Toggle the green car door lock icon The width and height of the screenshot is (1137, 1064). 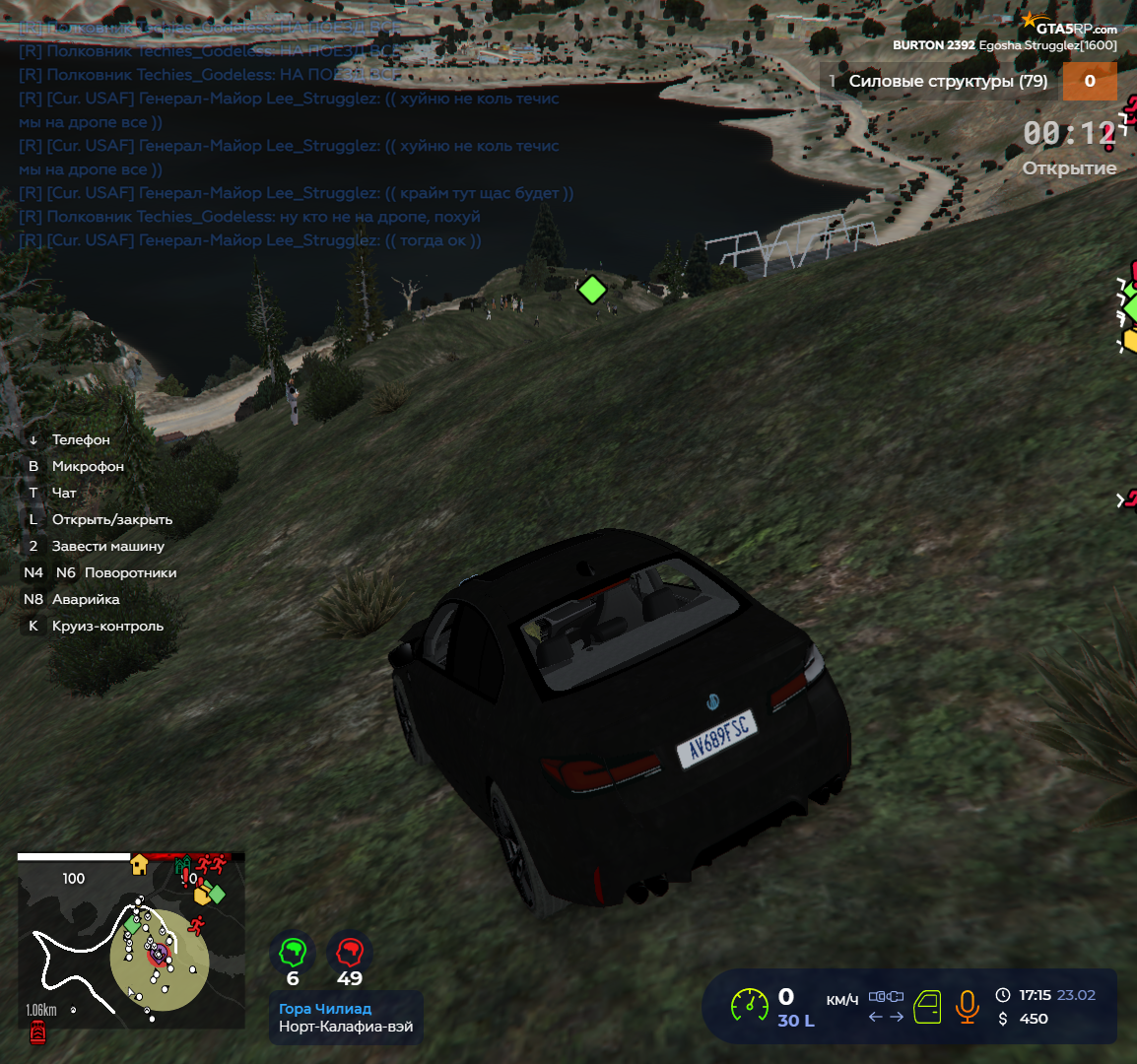point(927,1007)
